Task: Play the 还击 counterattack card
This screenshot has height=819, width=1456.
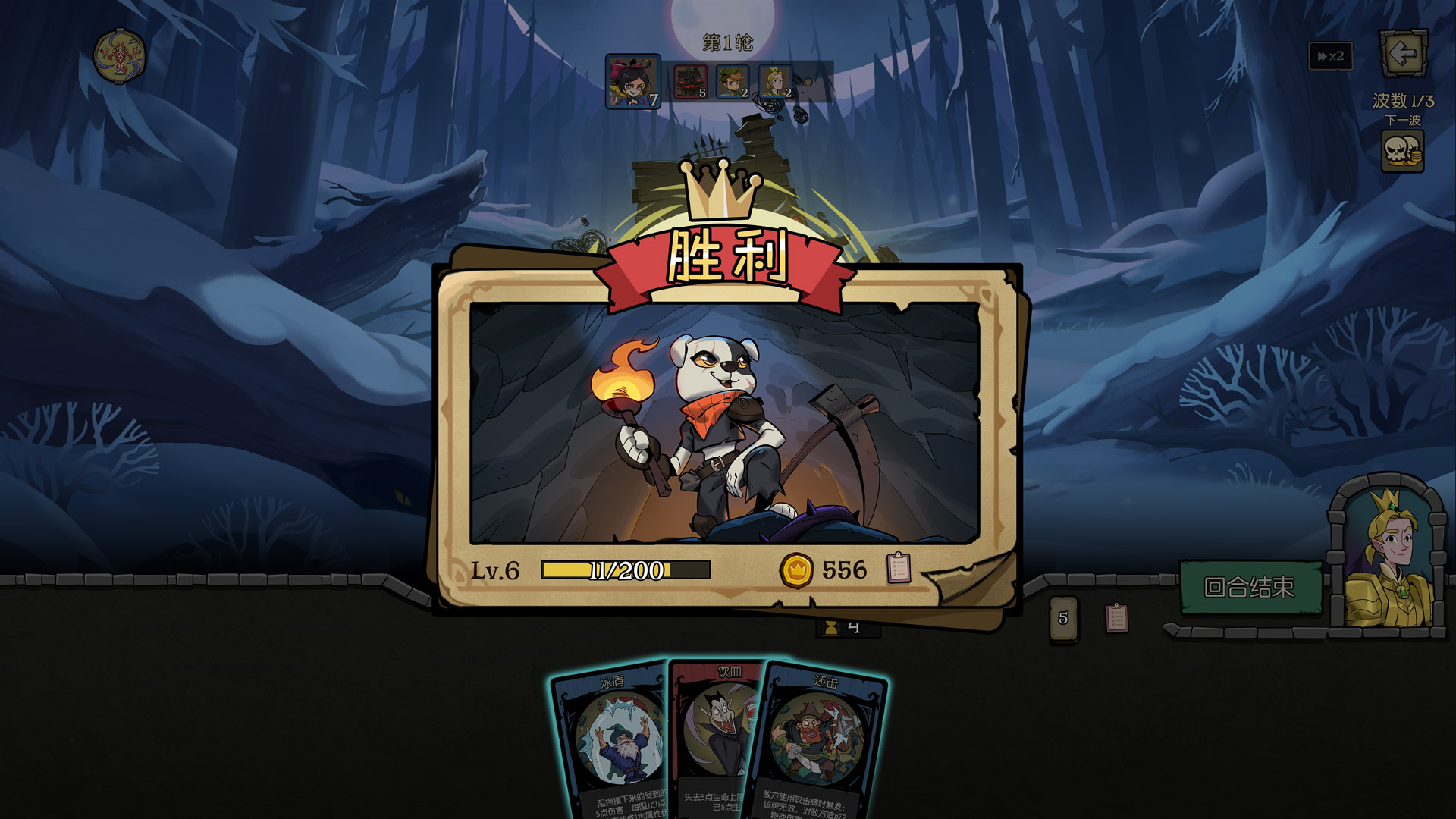Action: 823,743
